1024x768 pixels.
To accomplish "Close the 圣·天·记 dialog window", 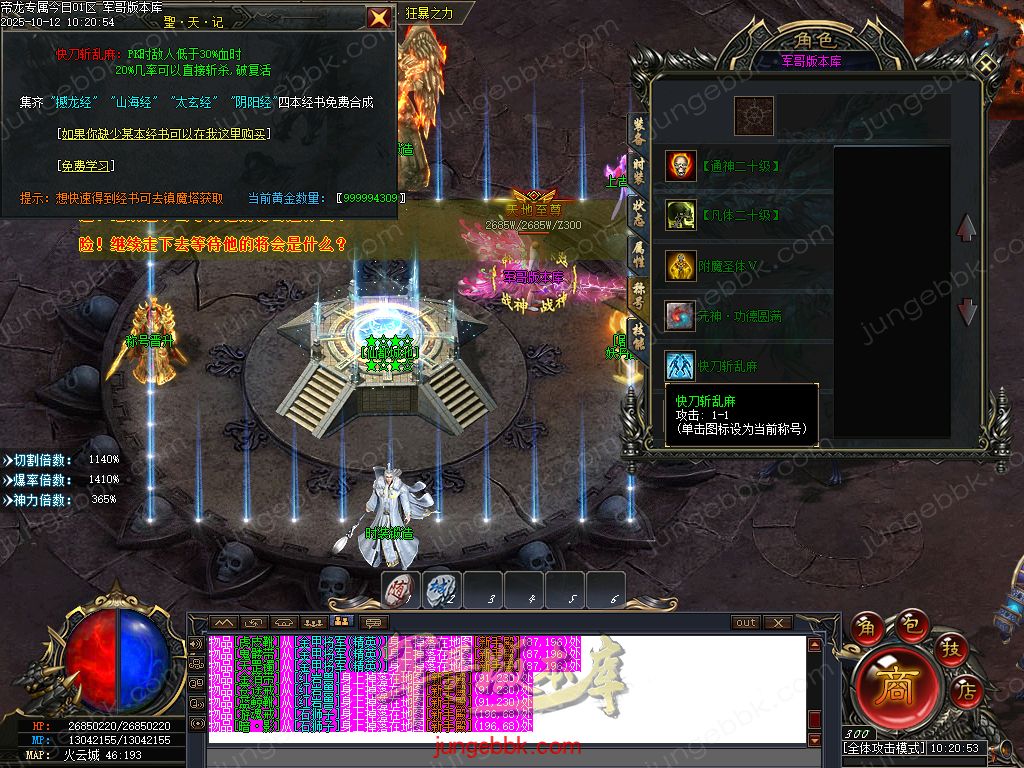I will click(x=379, y=17).
